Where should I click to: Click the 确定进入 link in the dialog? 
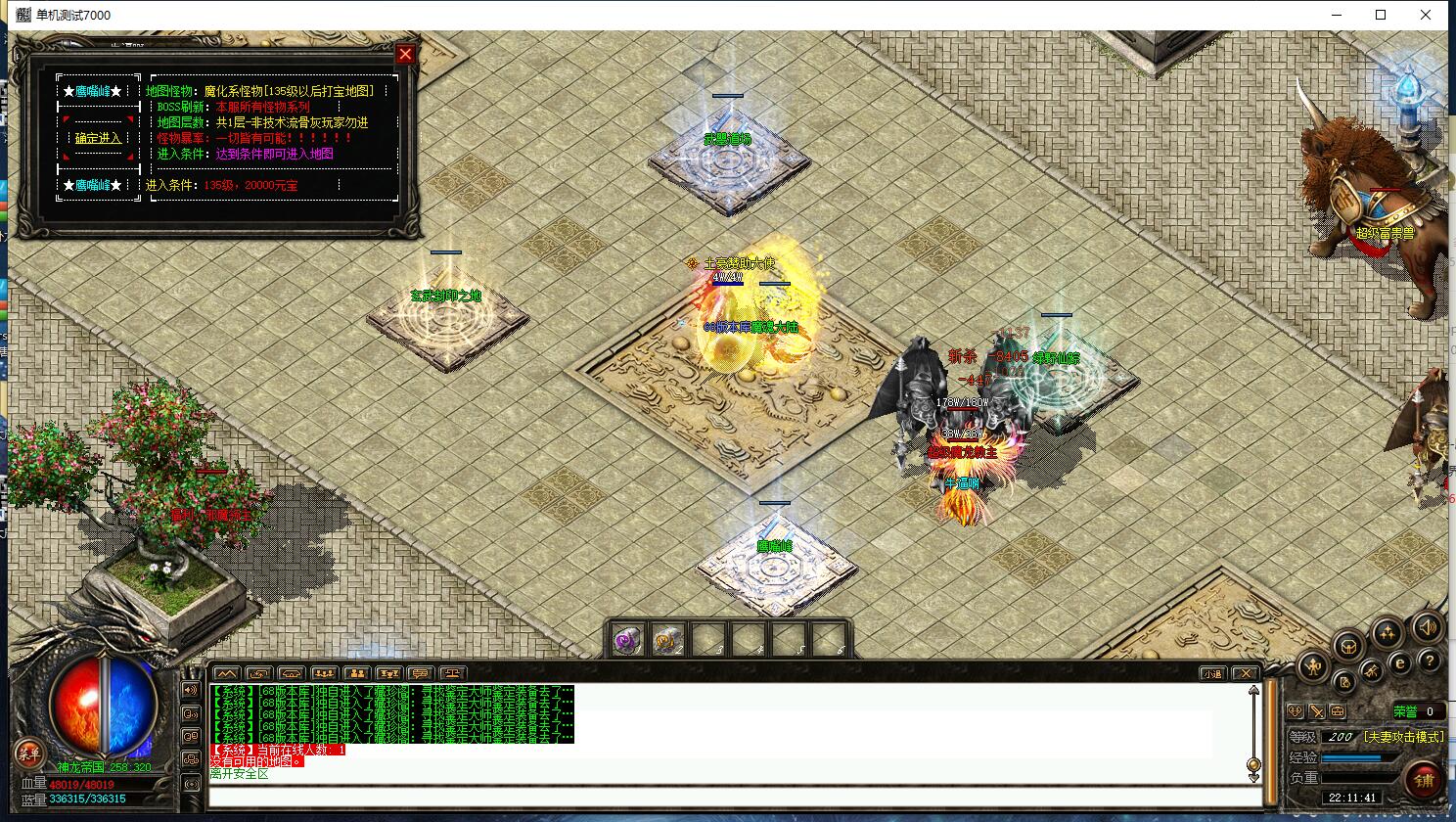[x=99, y=139]
